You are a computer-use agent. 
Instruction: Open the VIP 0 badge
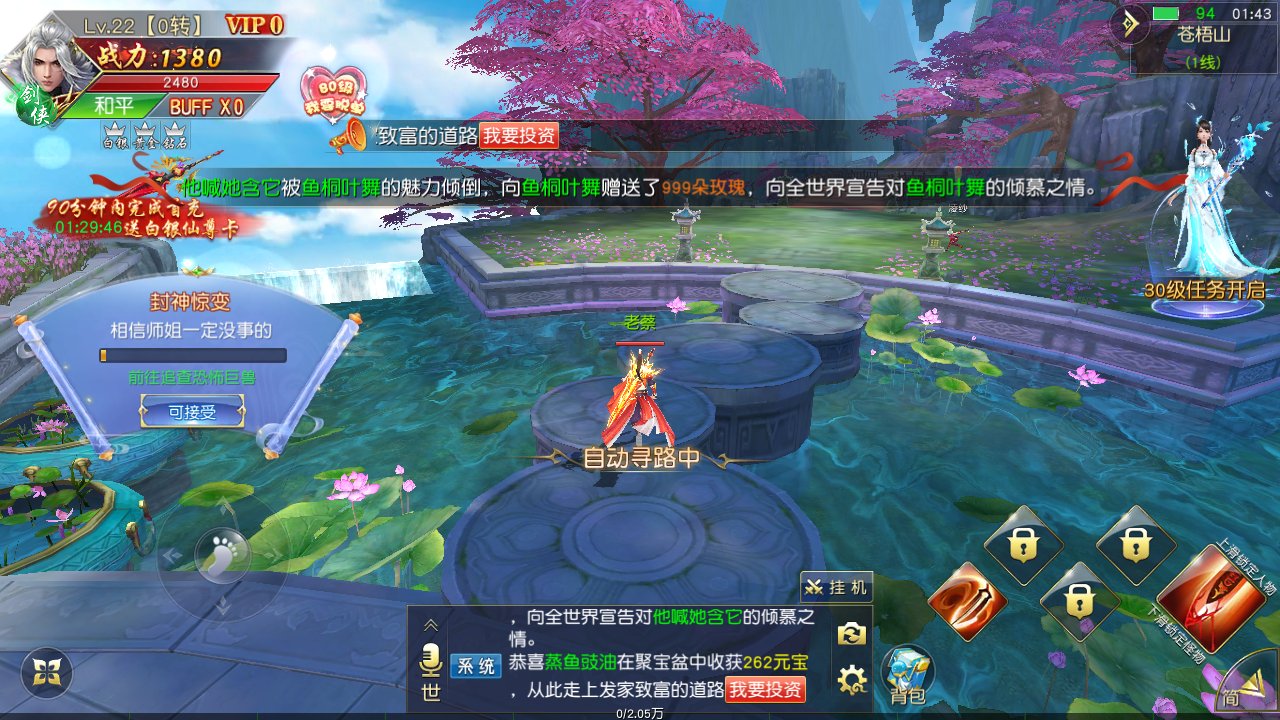click(x=253, y=25)
